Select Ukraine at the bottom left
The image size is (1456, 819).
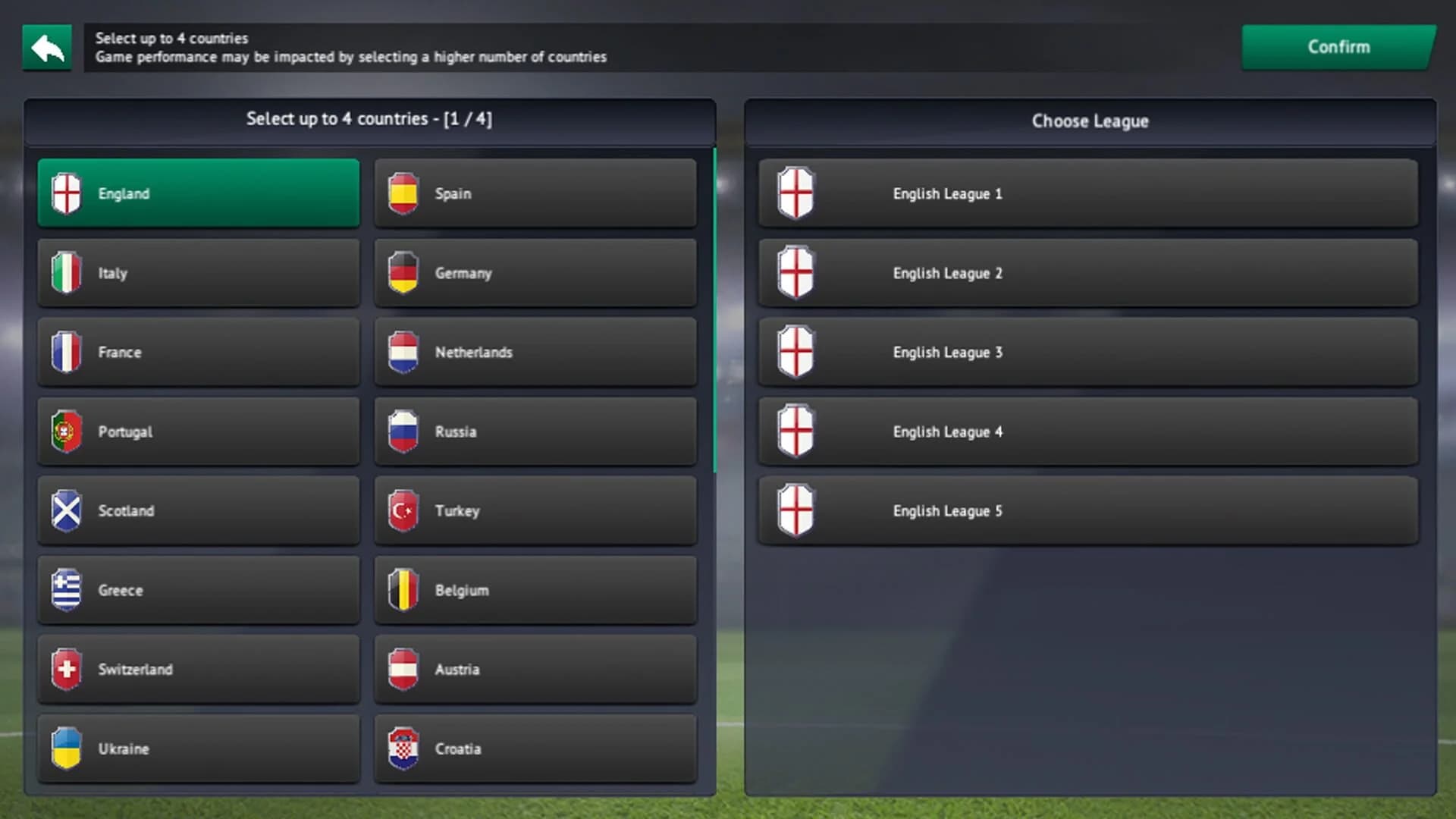click(x=199, y=748)
